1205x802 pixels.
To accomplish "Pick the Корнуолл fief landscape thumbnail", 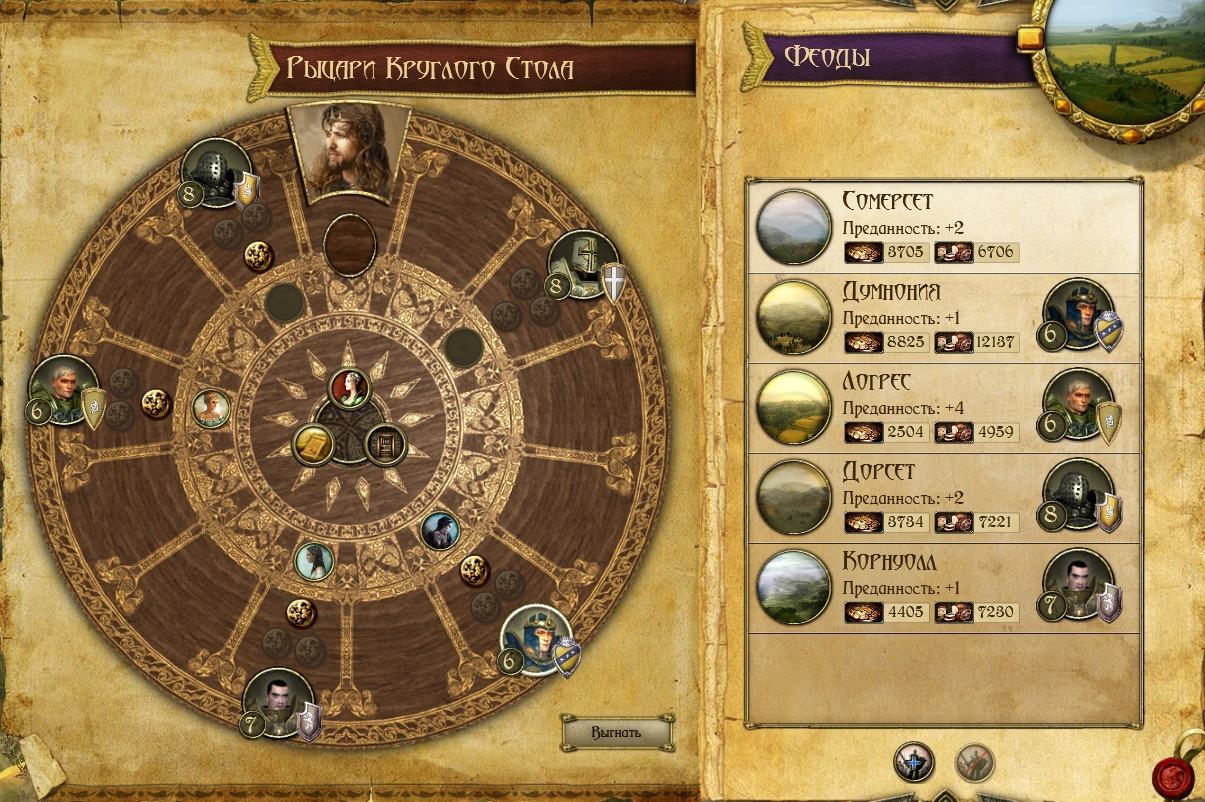I will (794, 588).
